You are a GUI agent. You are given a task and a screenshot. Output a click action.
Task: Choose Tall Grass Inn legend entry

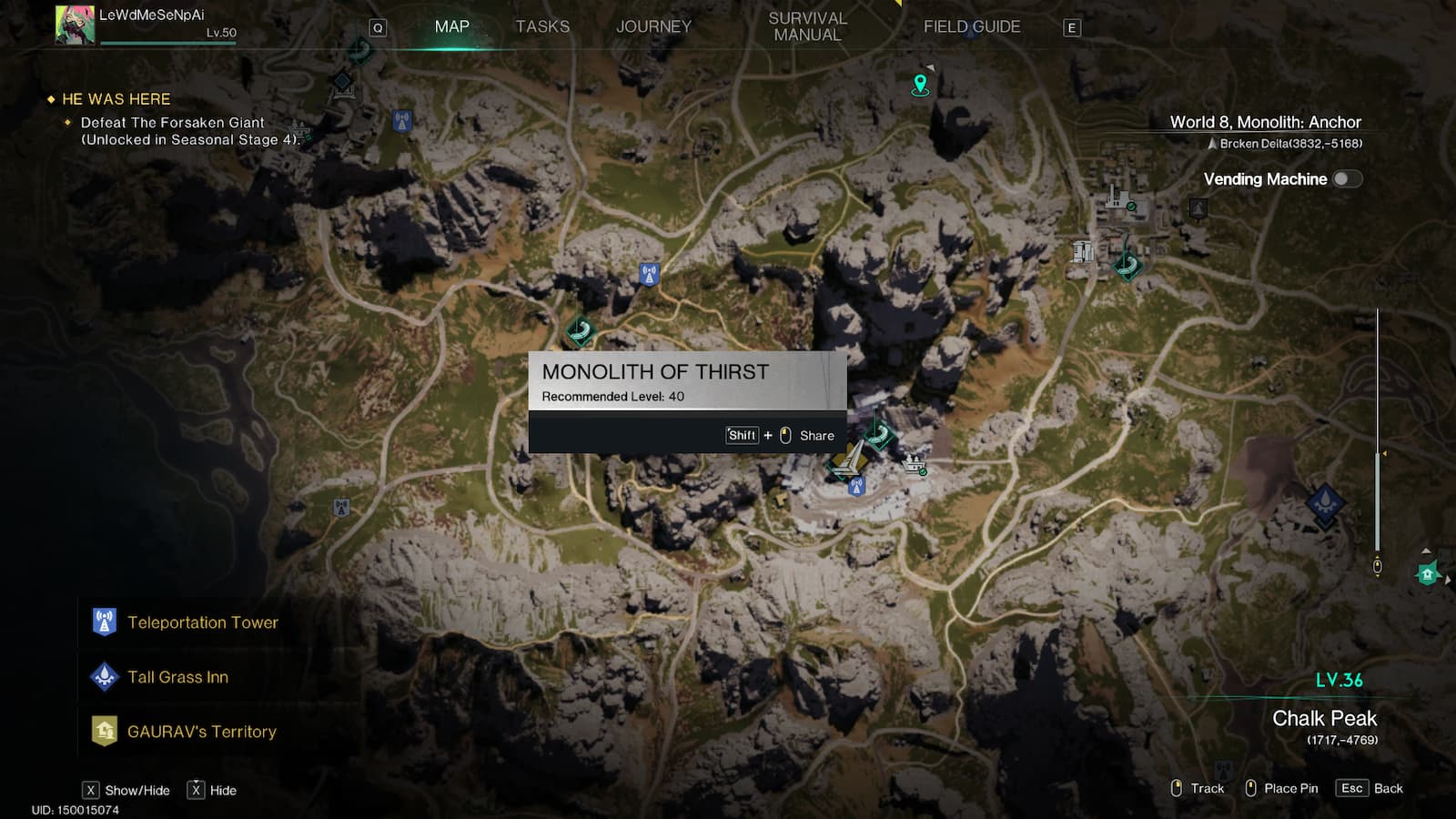[x=177, y=677]
